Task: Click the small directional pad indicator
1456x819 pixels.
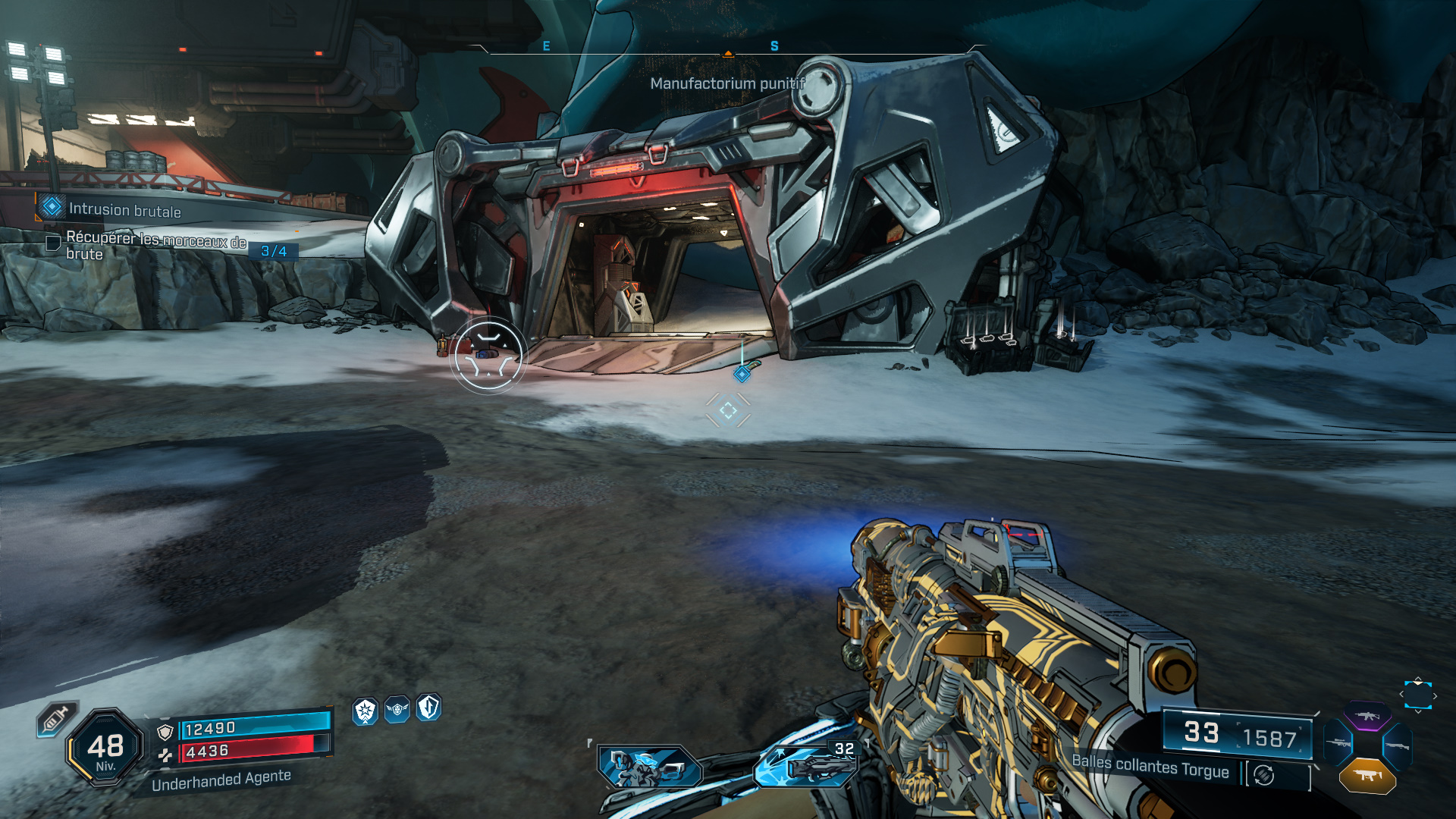Action: tap(1417, 695)
